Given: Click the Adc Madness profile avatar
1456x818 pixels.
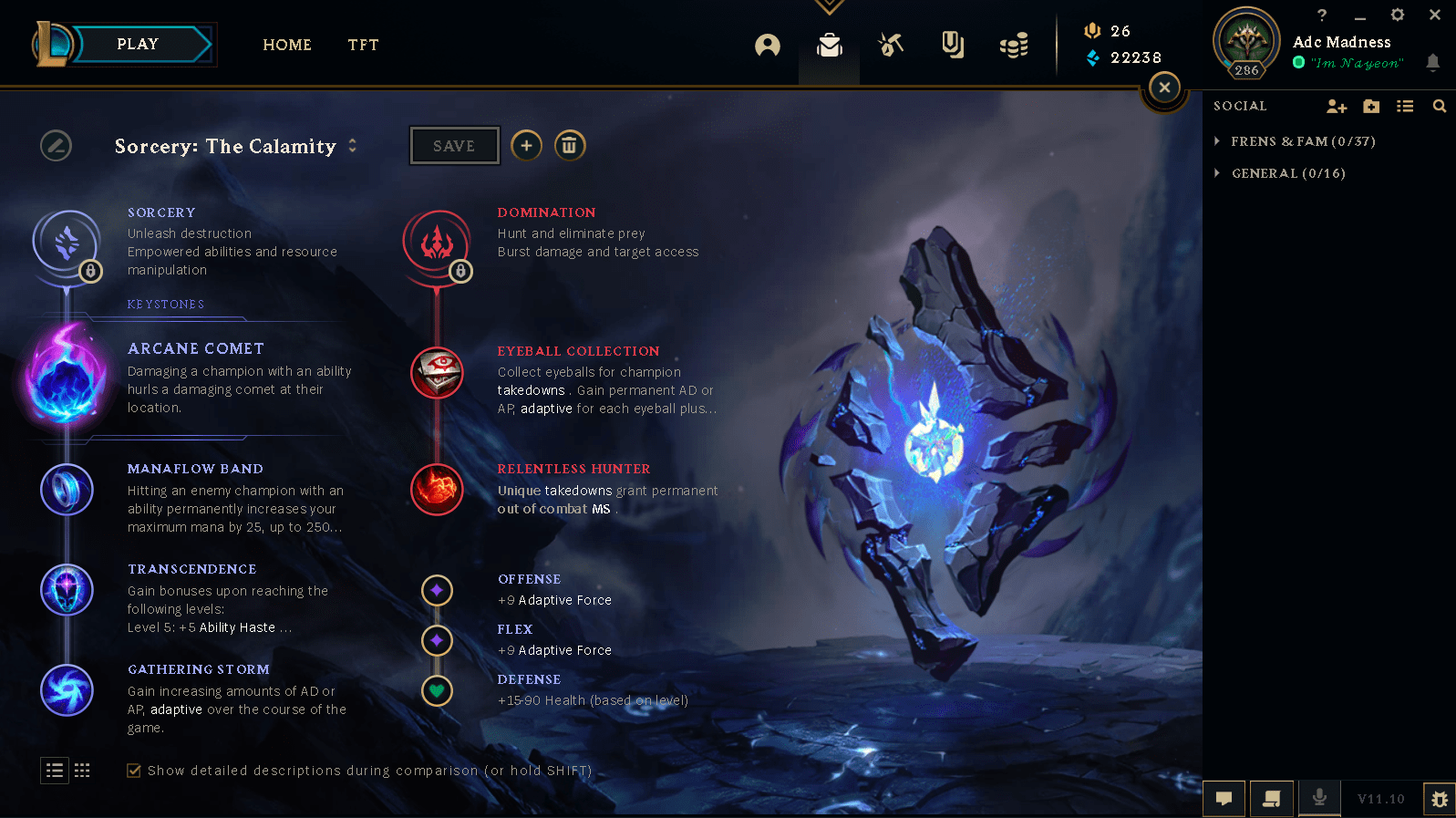Looking at the screenshot, I should [1246, 43].
